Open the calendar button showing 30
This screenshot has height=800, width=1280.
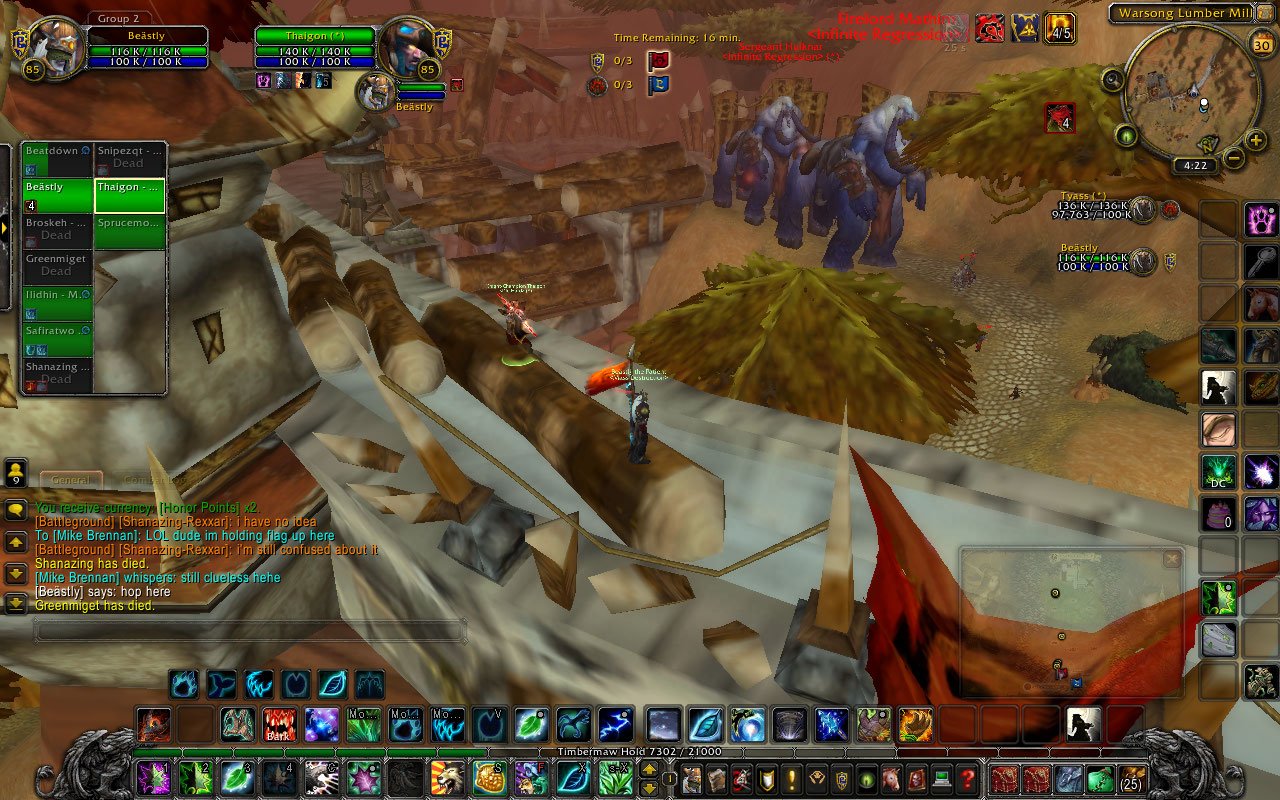click(x=1261, y=46)
